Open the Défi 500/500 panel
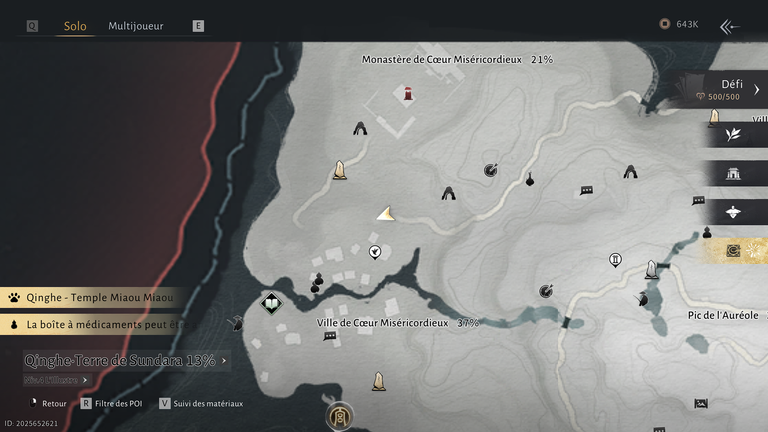This screenshot has width=768, height=432. (x=727, y=90)
